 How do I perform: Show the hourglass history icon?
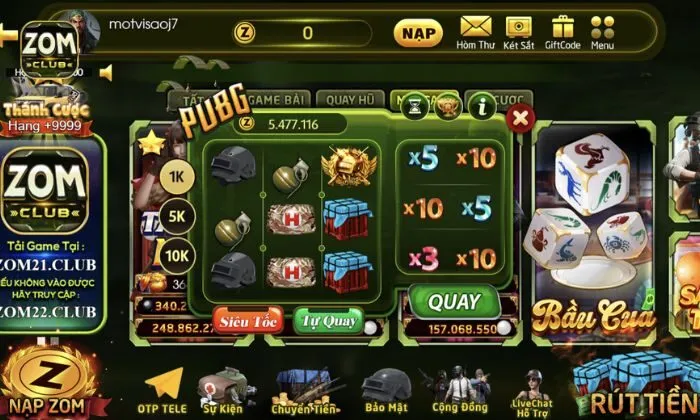(413, 104)
